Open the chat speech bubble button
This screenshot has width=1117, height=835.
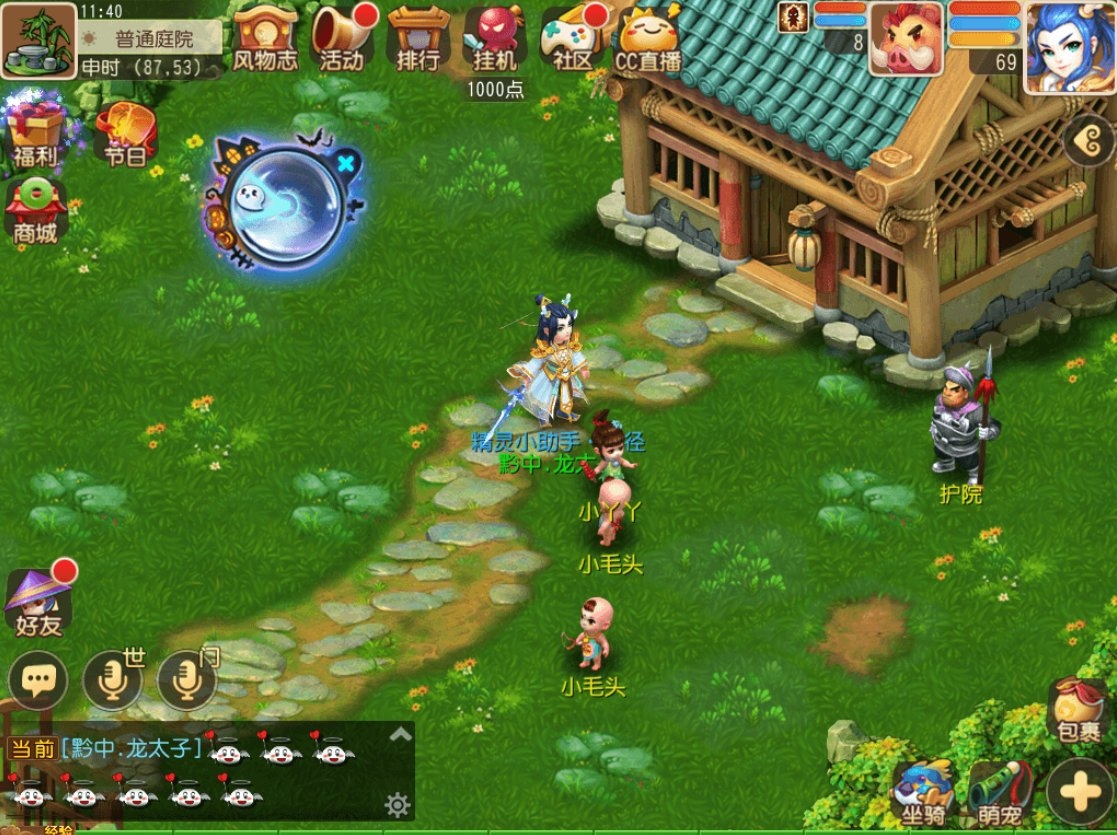(x=38, y=682)
